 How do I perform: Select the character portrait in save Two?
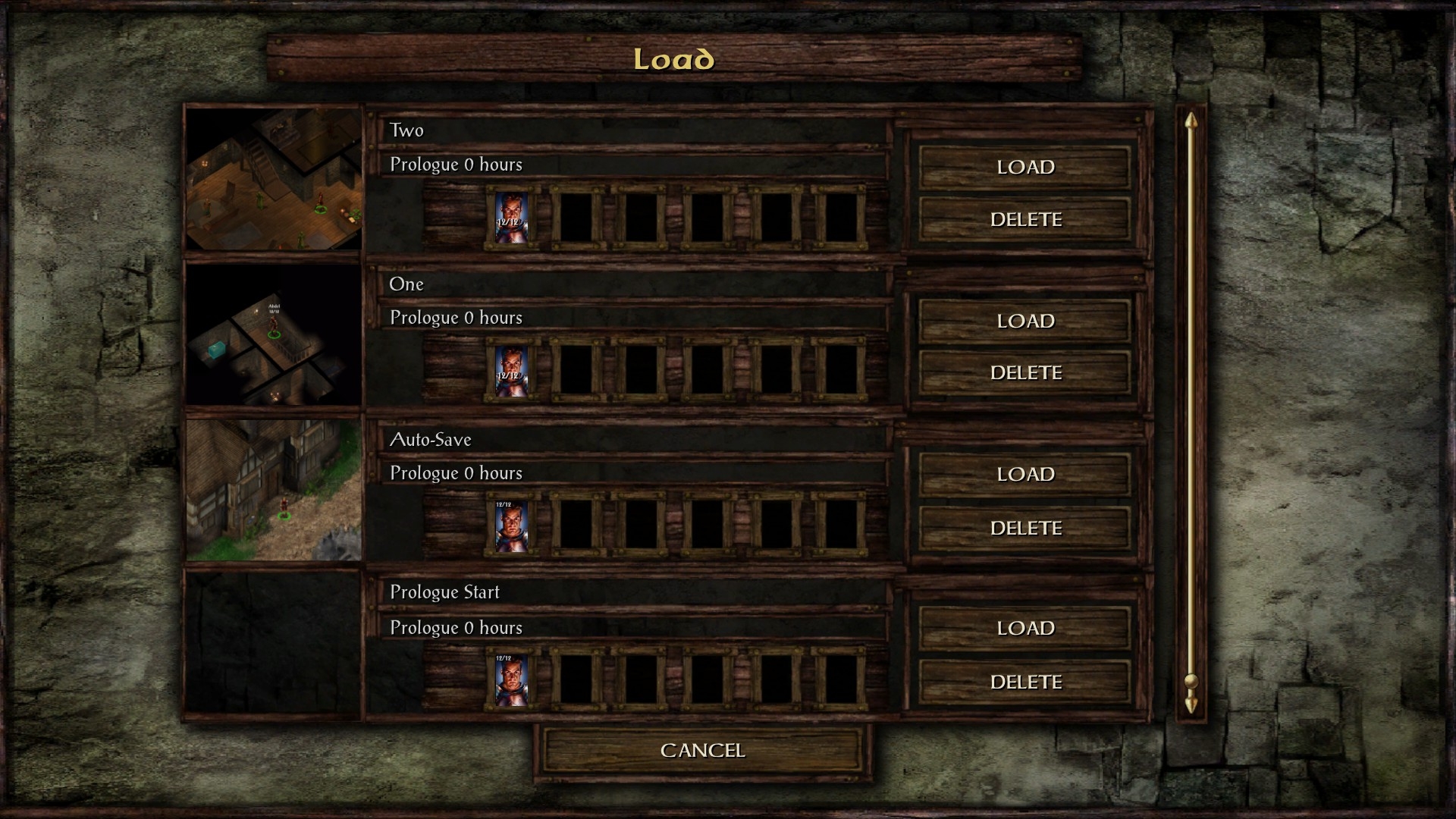(511, 217)
